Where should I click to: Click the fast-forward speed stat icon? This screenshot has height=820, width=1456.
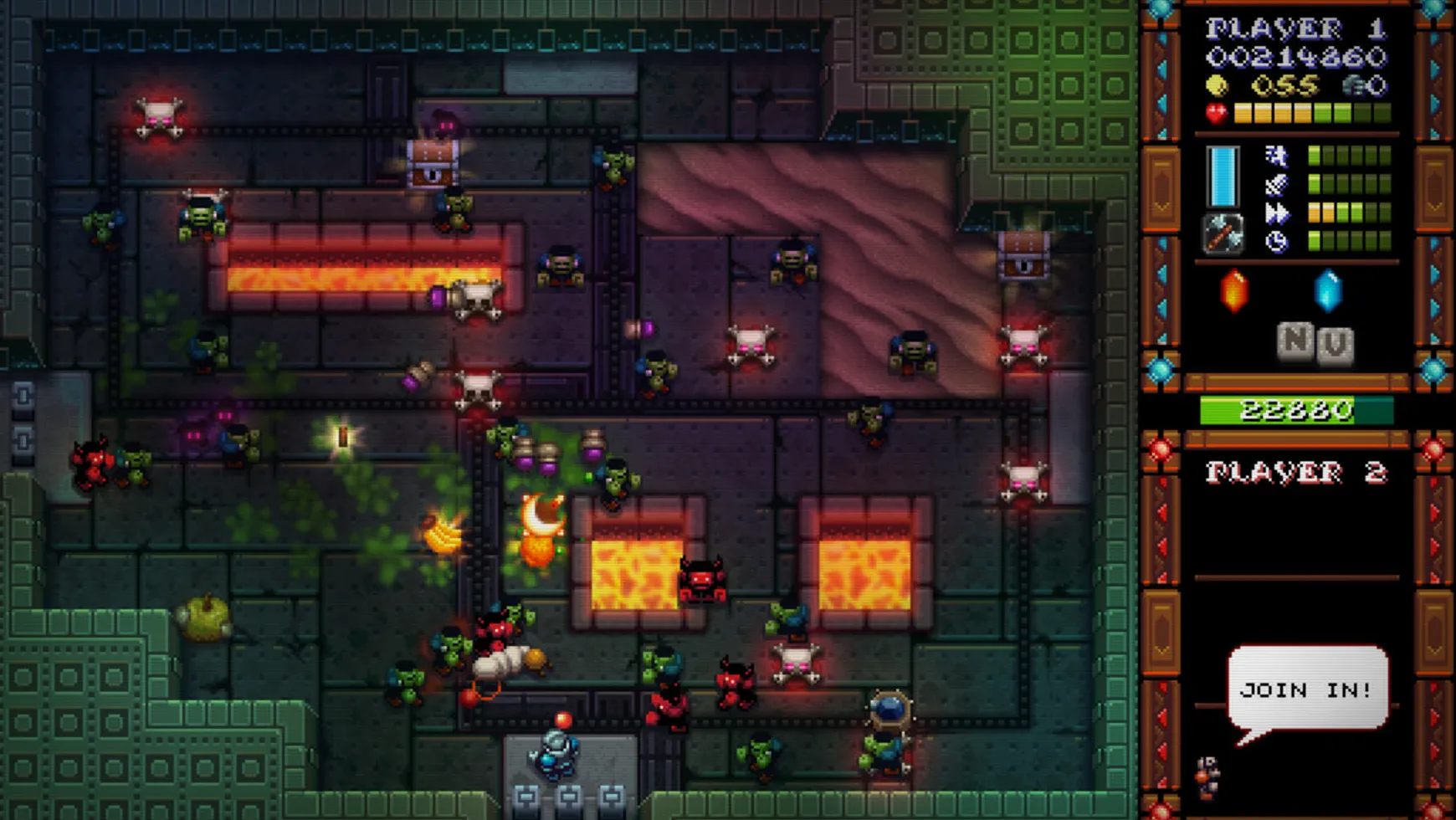1277,213
